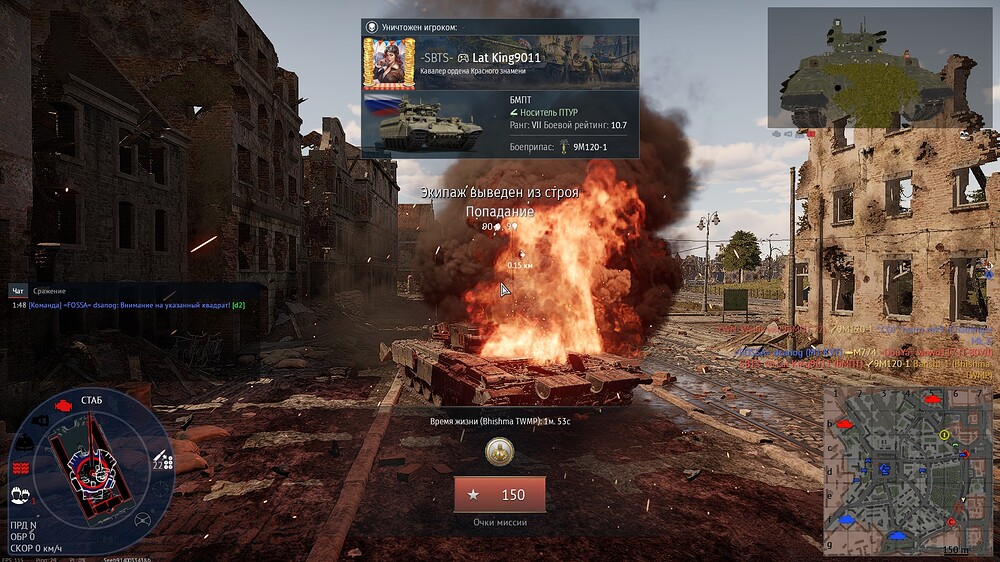Click the steering wheel driver icon
This screenshot has height=562, width=1000.
pyautogui.click(x=143, y=520)
